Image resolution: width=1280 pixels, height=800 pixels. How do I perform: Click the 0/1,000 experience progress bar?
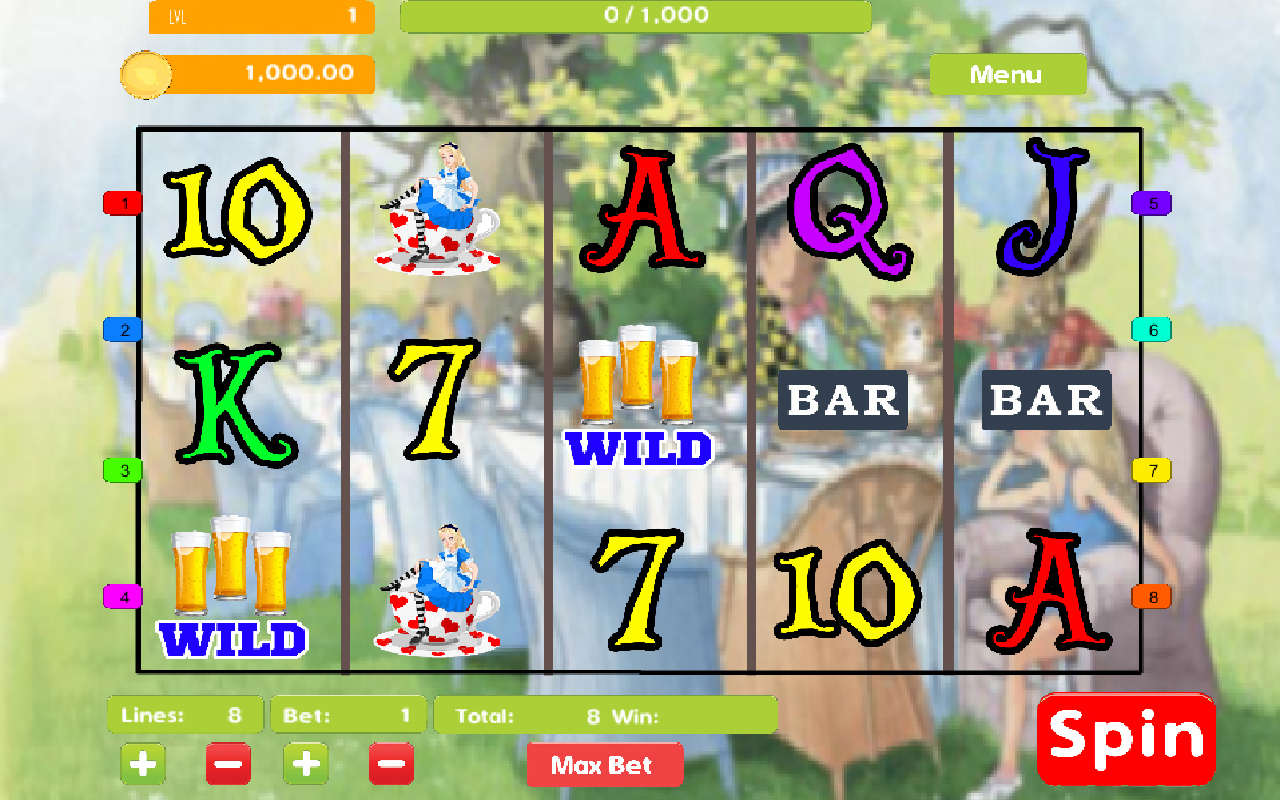click(x=638, y=15)
